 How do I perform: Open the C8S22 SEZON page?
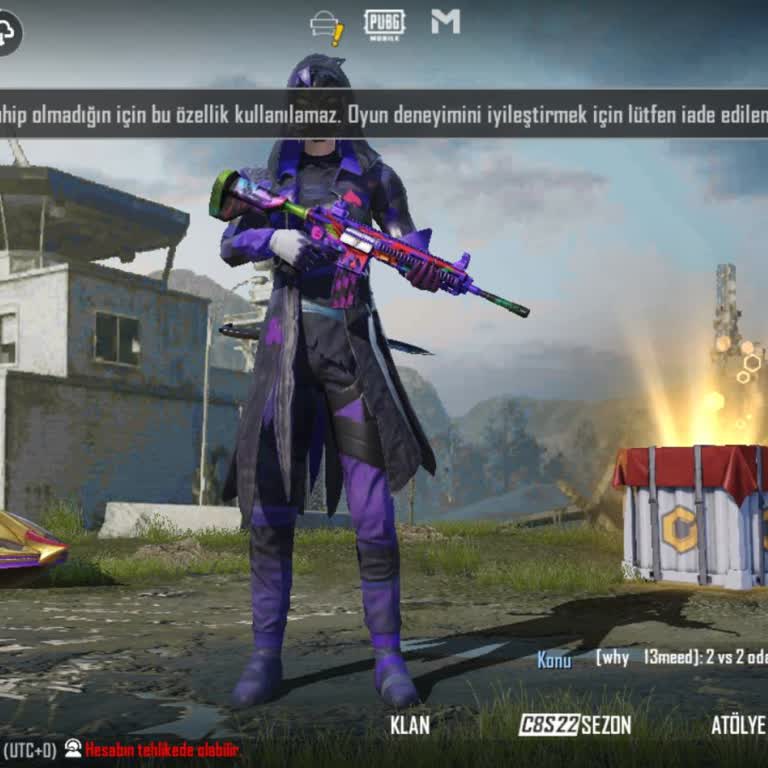click(x=575, y=725)
